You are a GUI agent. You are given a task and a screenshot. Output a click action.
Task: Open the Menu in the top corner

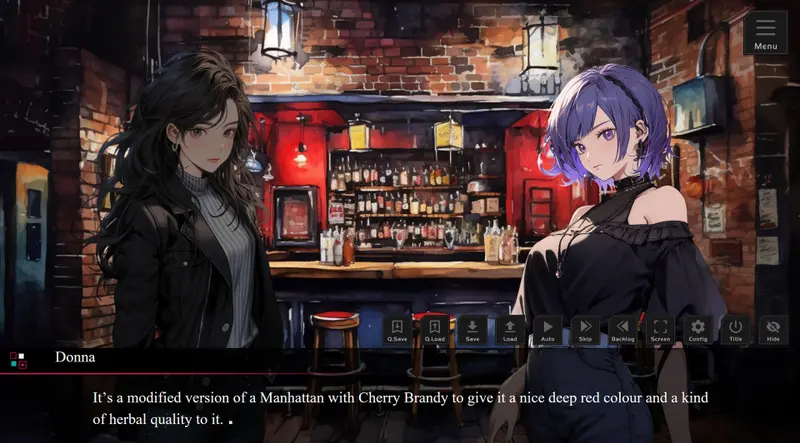[766, 32]
